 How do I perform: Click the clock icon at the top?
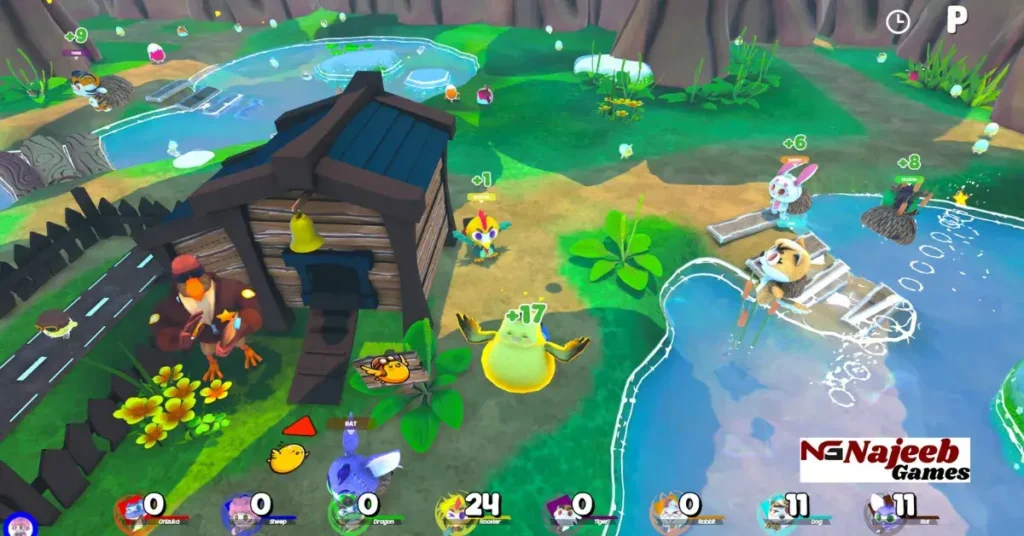[897, 22]
